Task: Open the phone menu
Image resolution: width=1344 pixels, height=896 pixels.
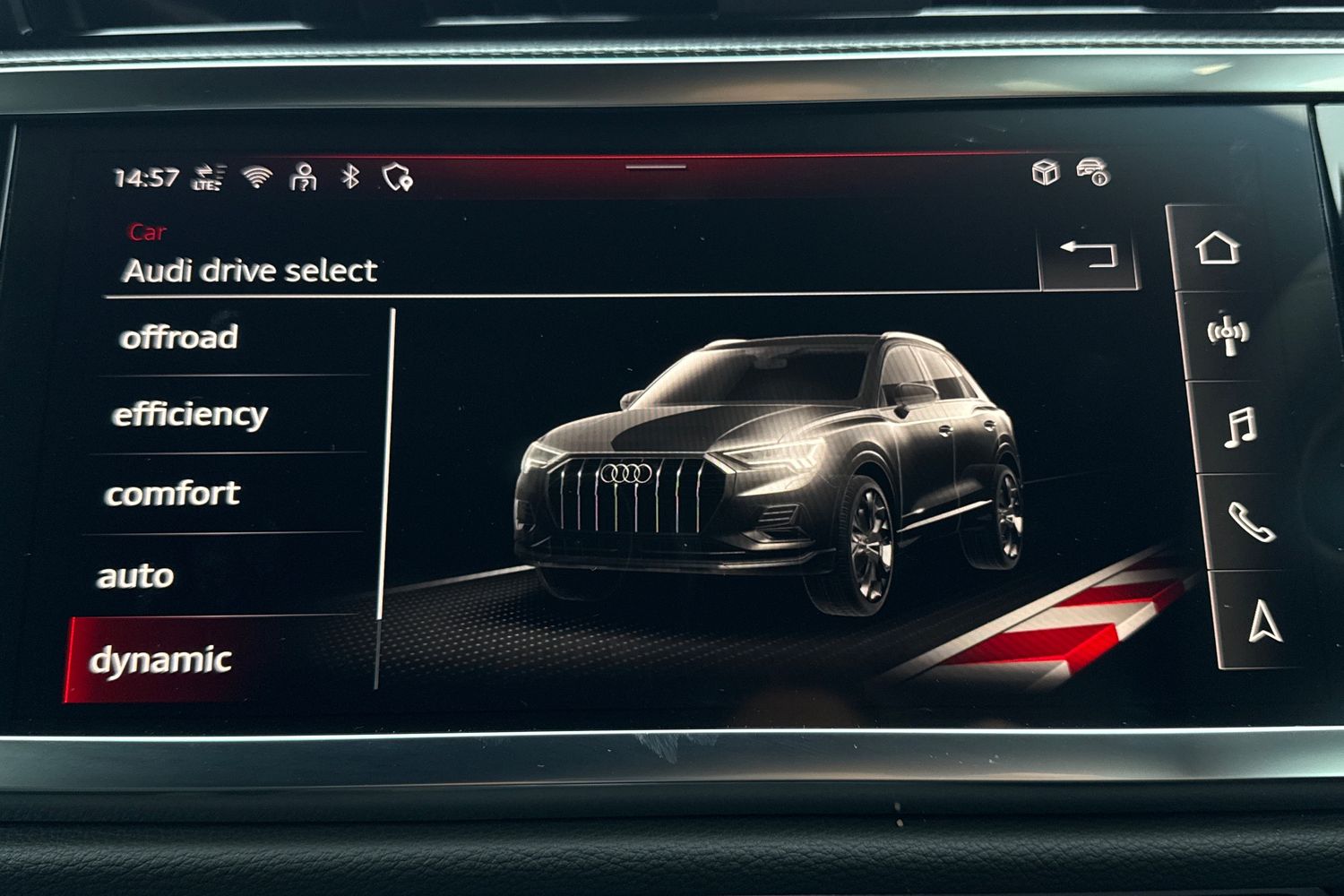Action: 1251,522
